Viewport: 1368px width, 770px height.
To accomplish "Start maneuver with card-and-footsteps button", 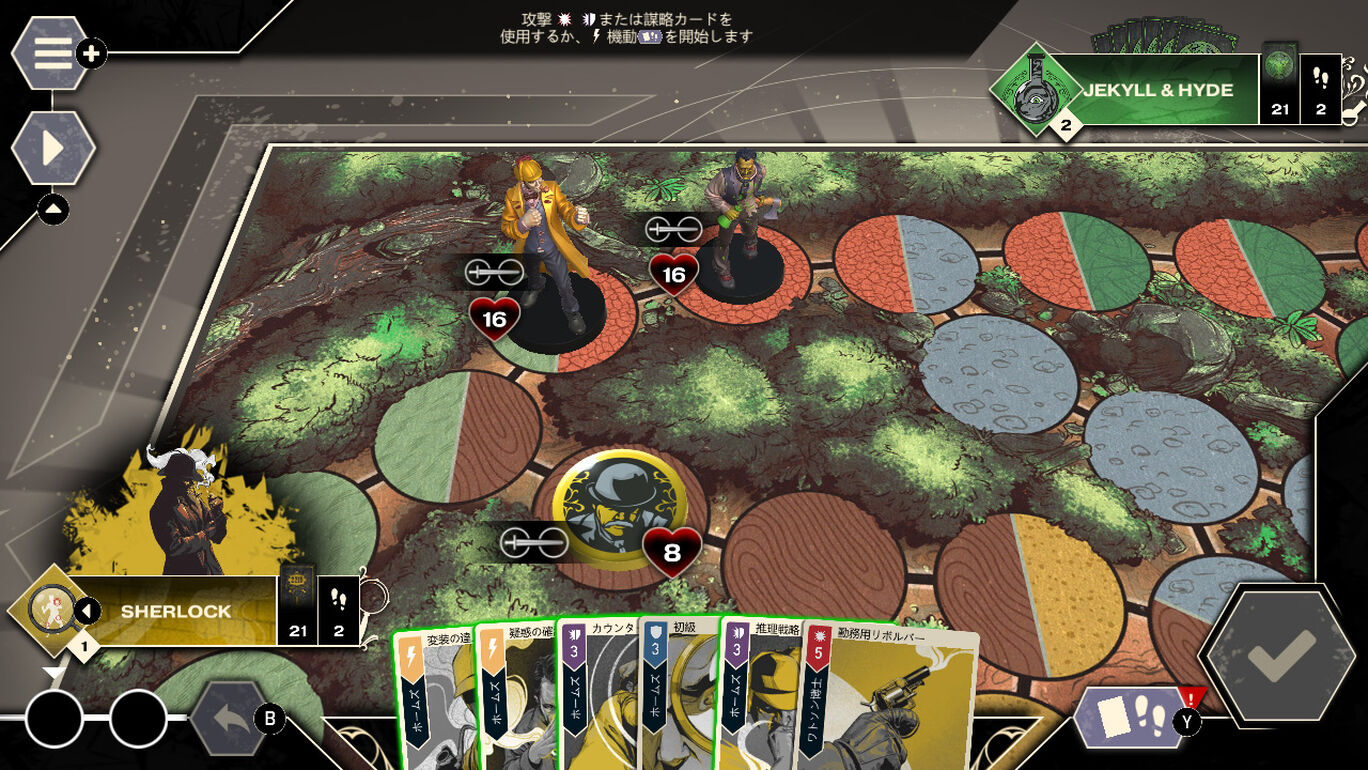I will pyautogui.click(x=1129, y=716).
